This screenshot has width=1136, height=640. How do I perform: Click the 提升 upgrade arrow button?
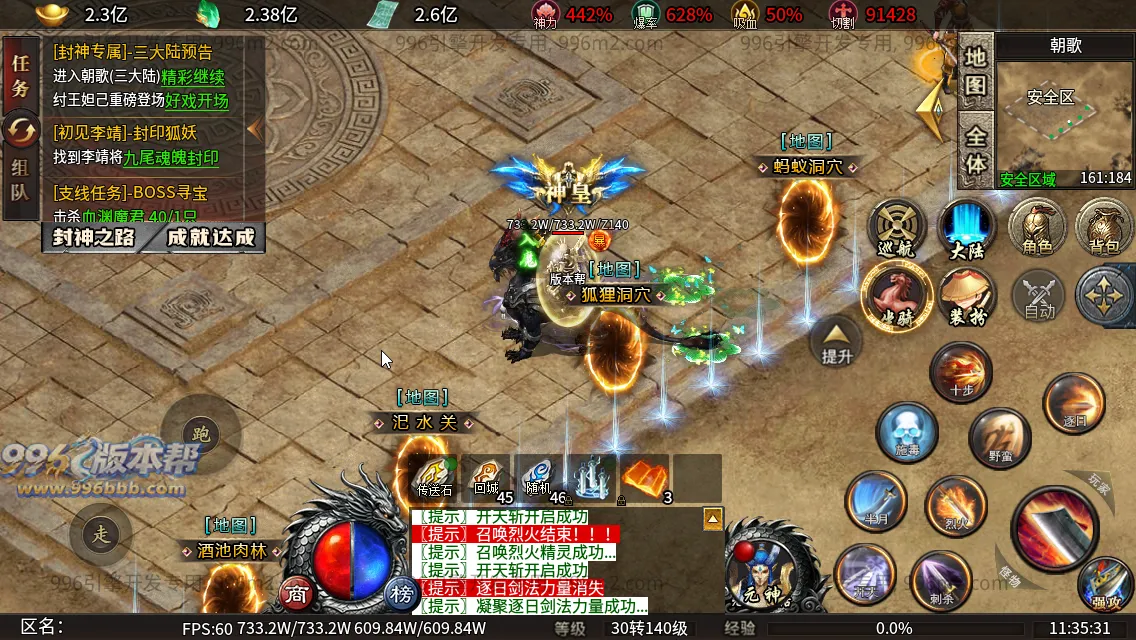(837, 341)
